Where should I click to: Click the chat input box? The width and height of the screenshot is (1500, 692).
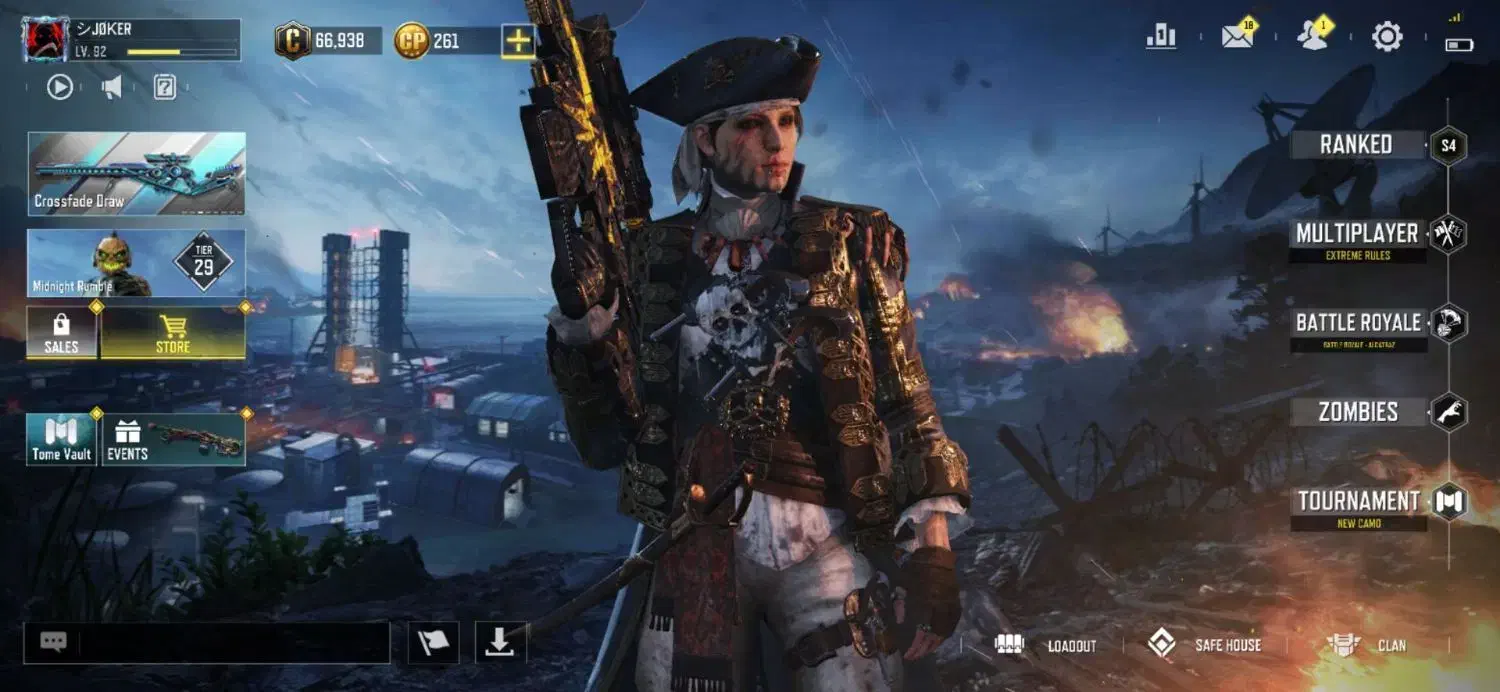pyautogui.click(x=232, y=643)
